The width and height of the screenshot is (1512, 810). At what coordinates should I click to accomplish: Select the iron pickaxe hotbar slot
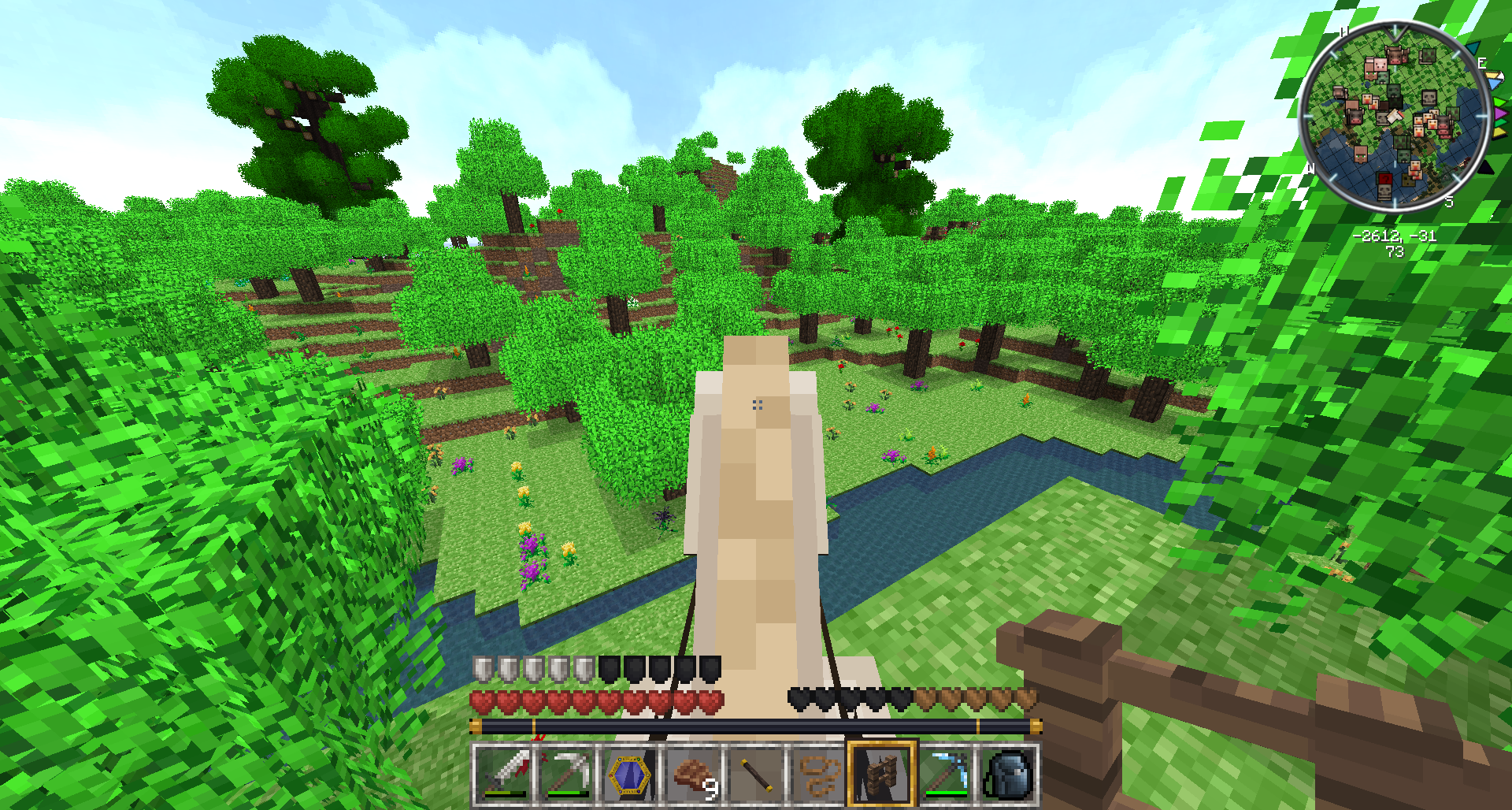click(566, 775)
